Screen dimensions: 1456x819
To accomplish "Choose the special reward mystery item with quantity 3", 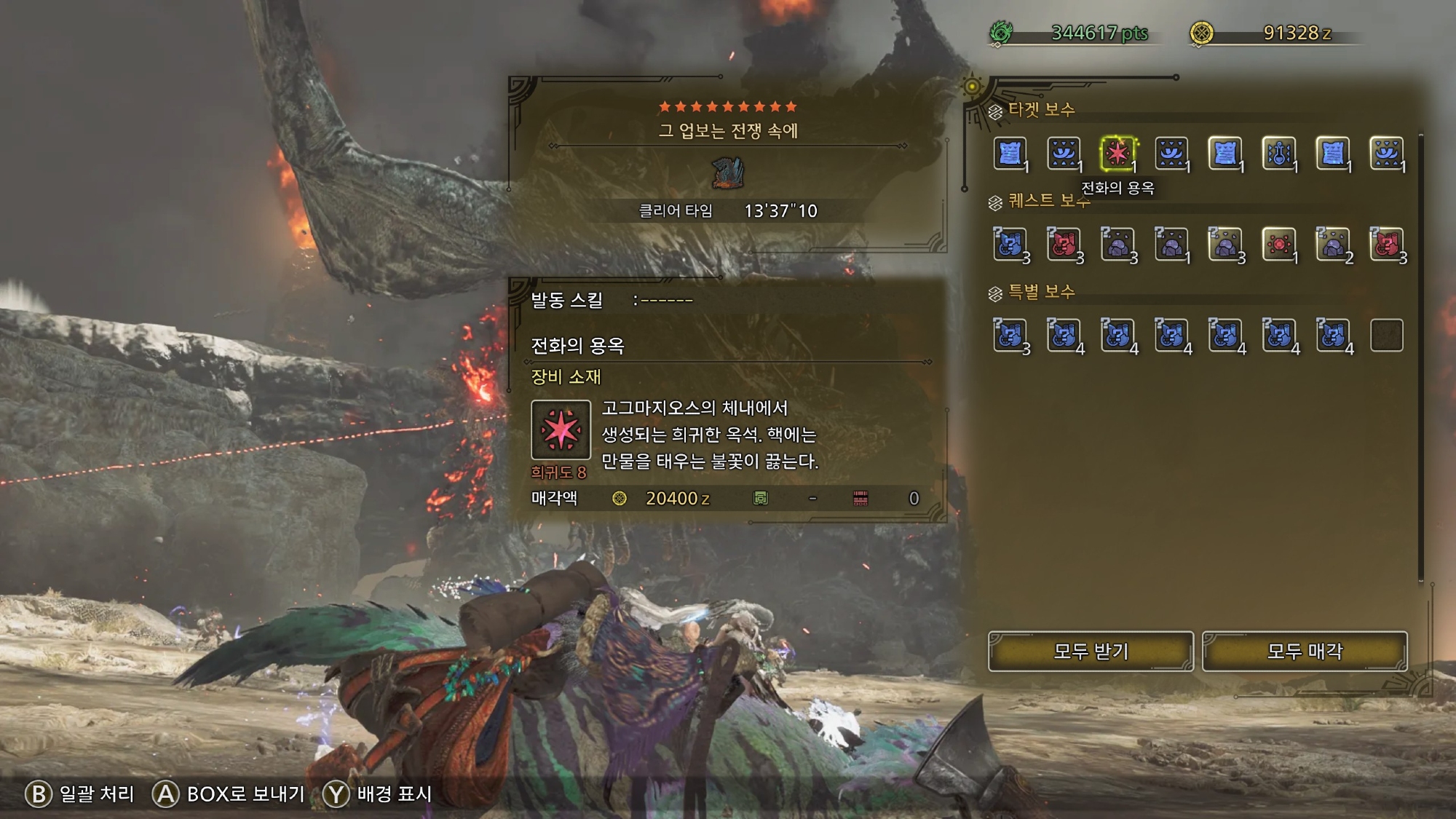I will [x=1010, y=336].
